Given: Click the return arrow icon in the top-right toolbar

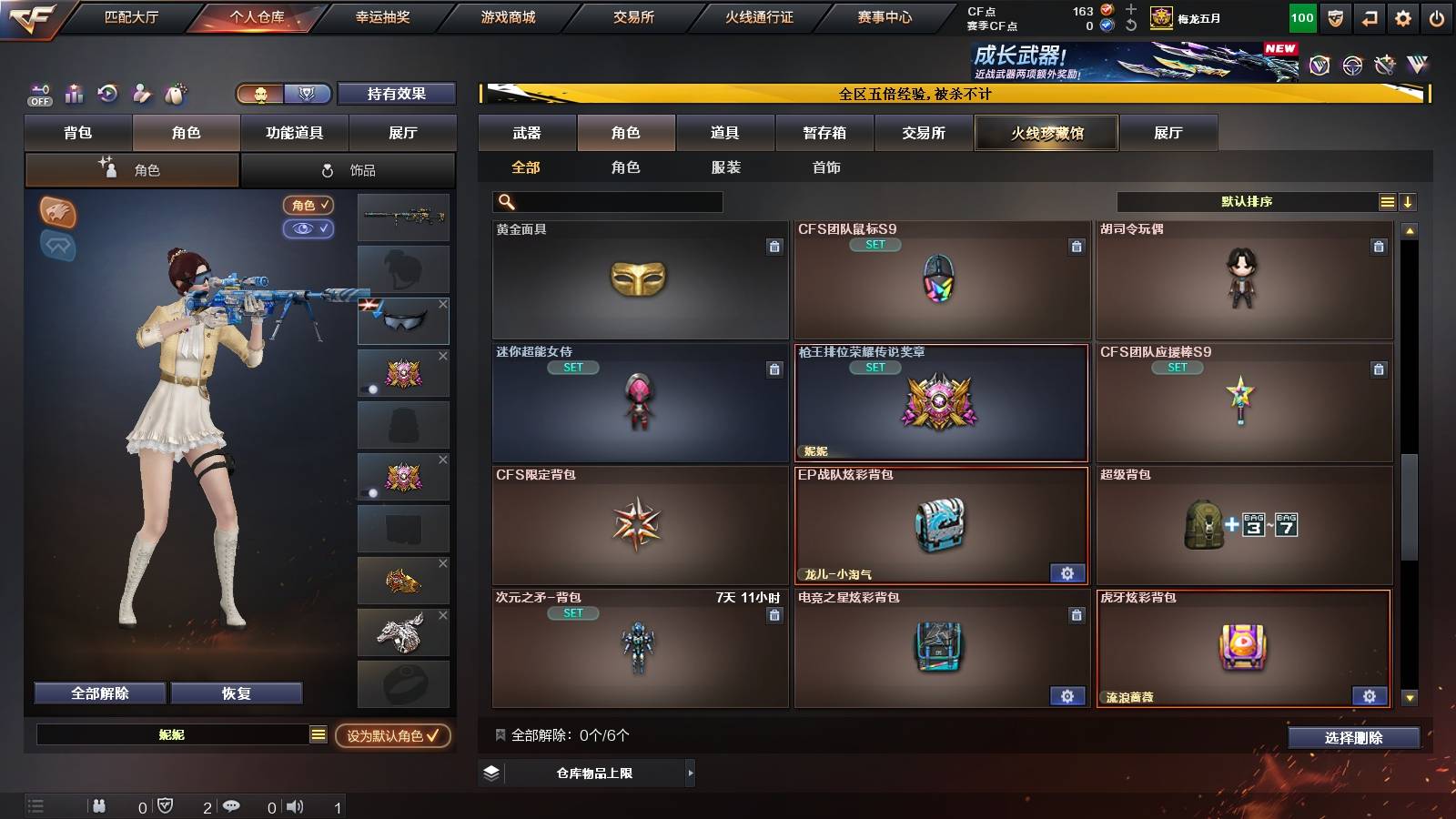Looking at the screenshot, I should [x=1368, y=16].
